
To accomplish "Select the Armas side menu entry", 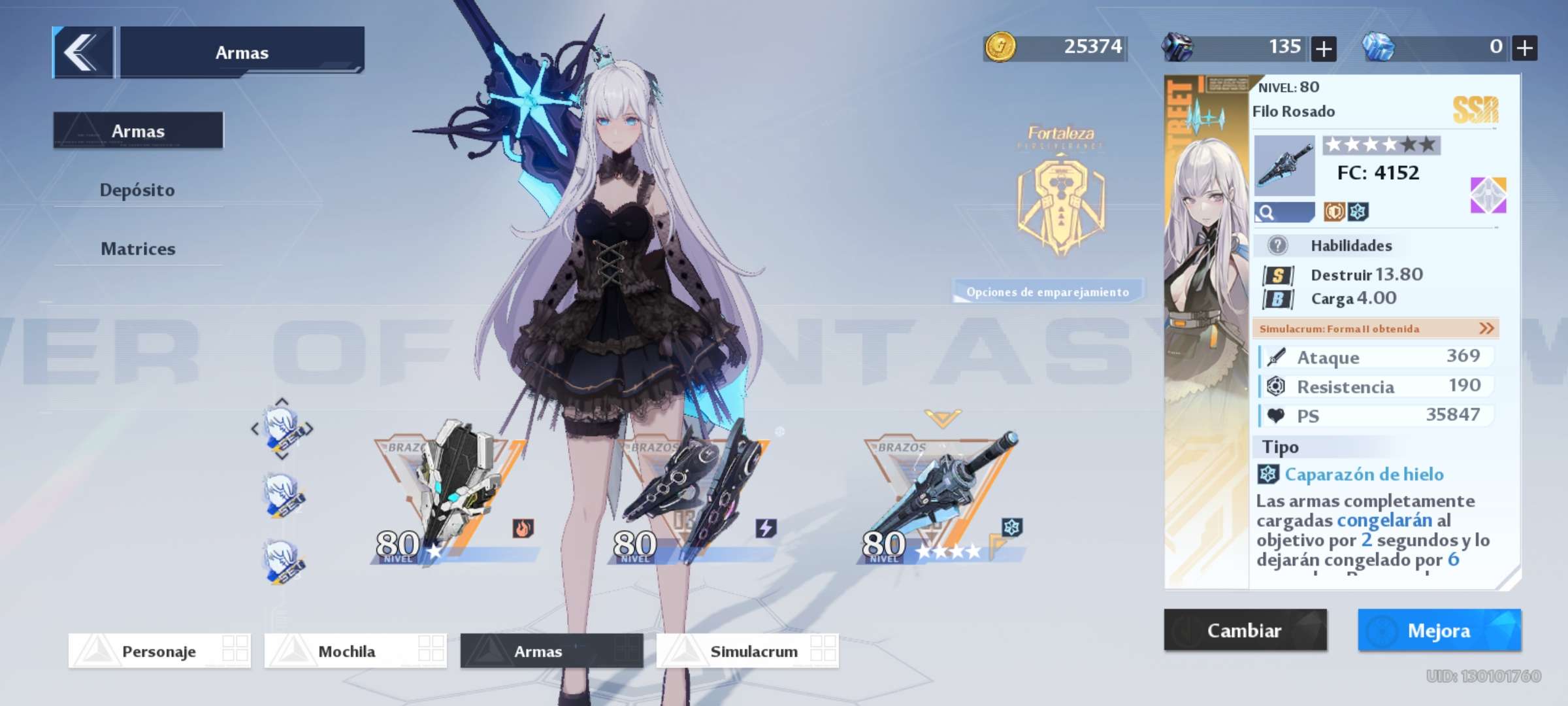I will coord(138,131).
